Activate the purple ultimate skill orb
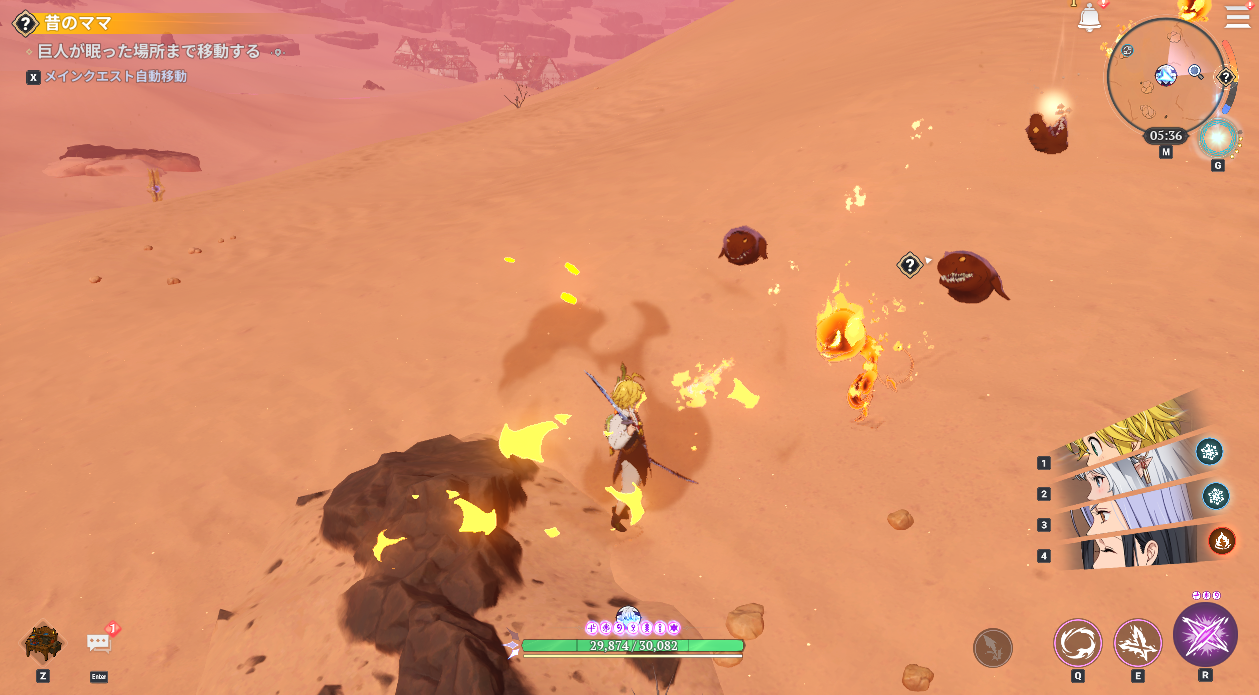The image size is (1259, 695). pyautogui.click(x=1205, y=634)
